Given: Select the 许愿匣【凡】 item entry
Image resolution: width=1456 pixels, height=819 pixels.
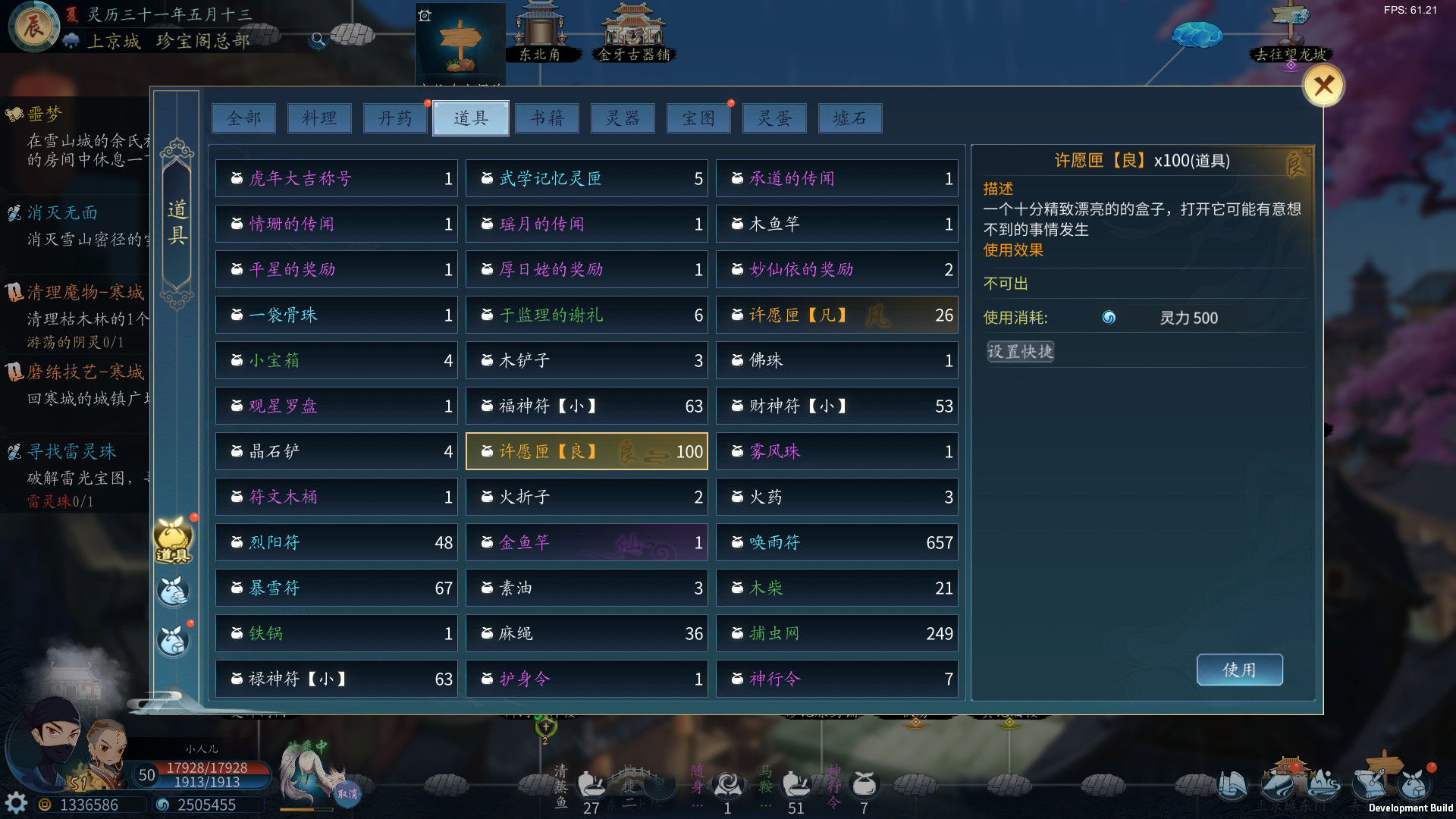Looking at the screenshot, I should click(836, 315).
